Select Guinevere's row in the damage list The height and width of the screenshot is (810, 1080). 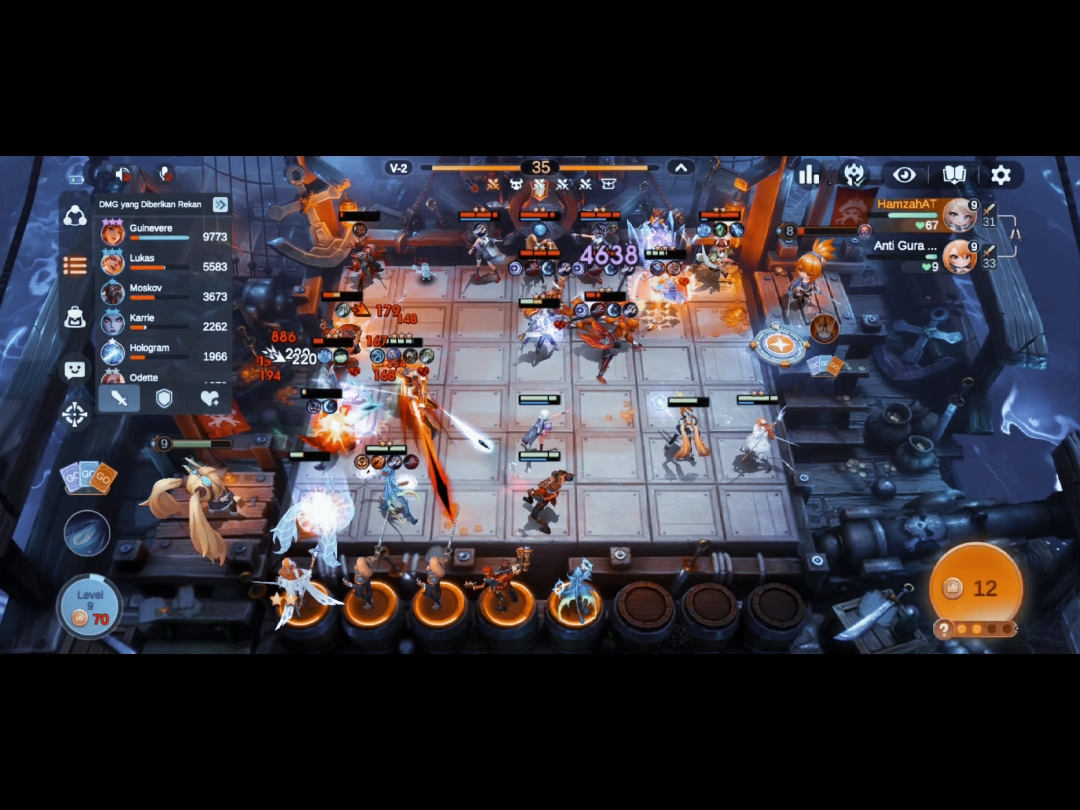coord(165,233)
